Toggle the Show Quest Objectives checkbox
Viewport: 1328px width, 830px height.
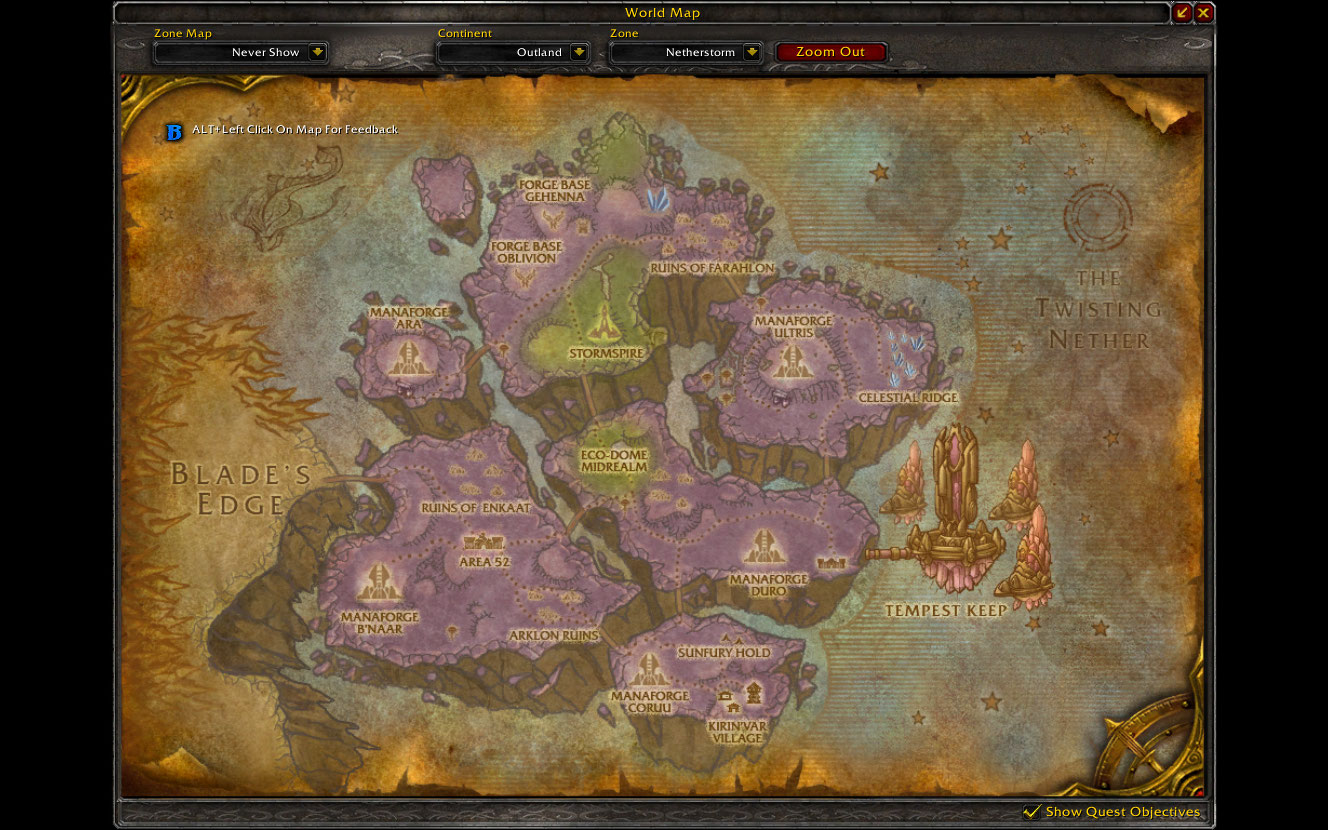tap(1032, 811)
